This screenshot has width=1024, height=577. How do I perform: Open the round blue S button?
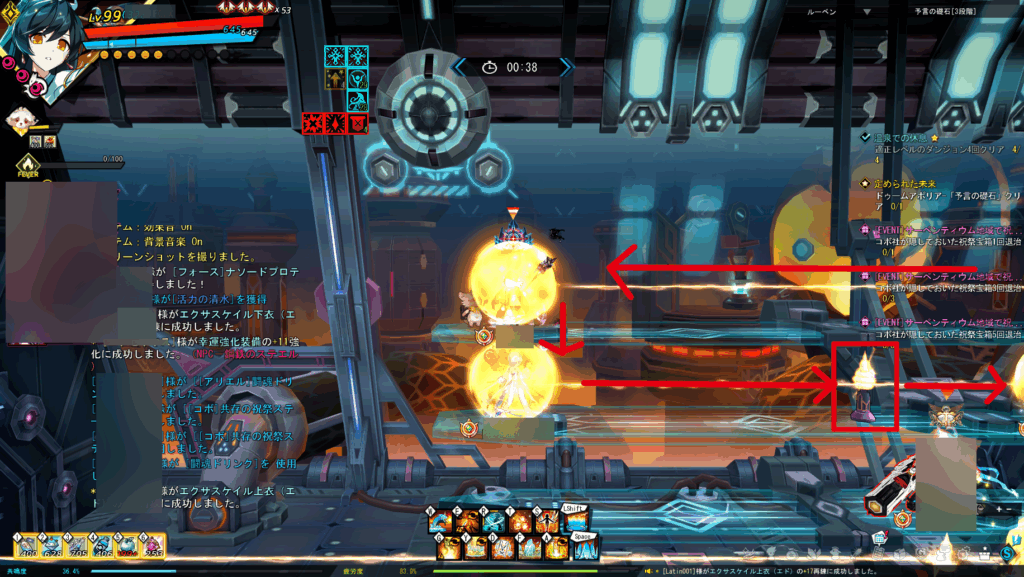tap(1008, 553)
